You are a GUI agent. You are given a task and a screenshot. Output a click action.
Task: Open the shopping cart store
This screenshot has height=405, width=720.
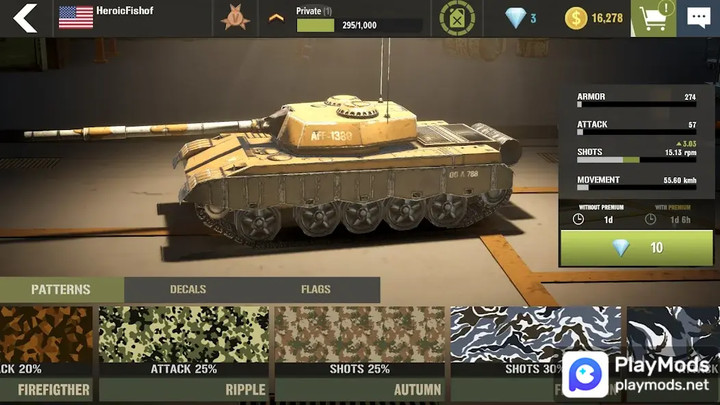tap(653, 18)
